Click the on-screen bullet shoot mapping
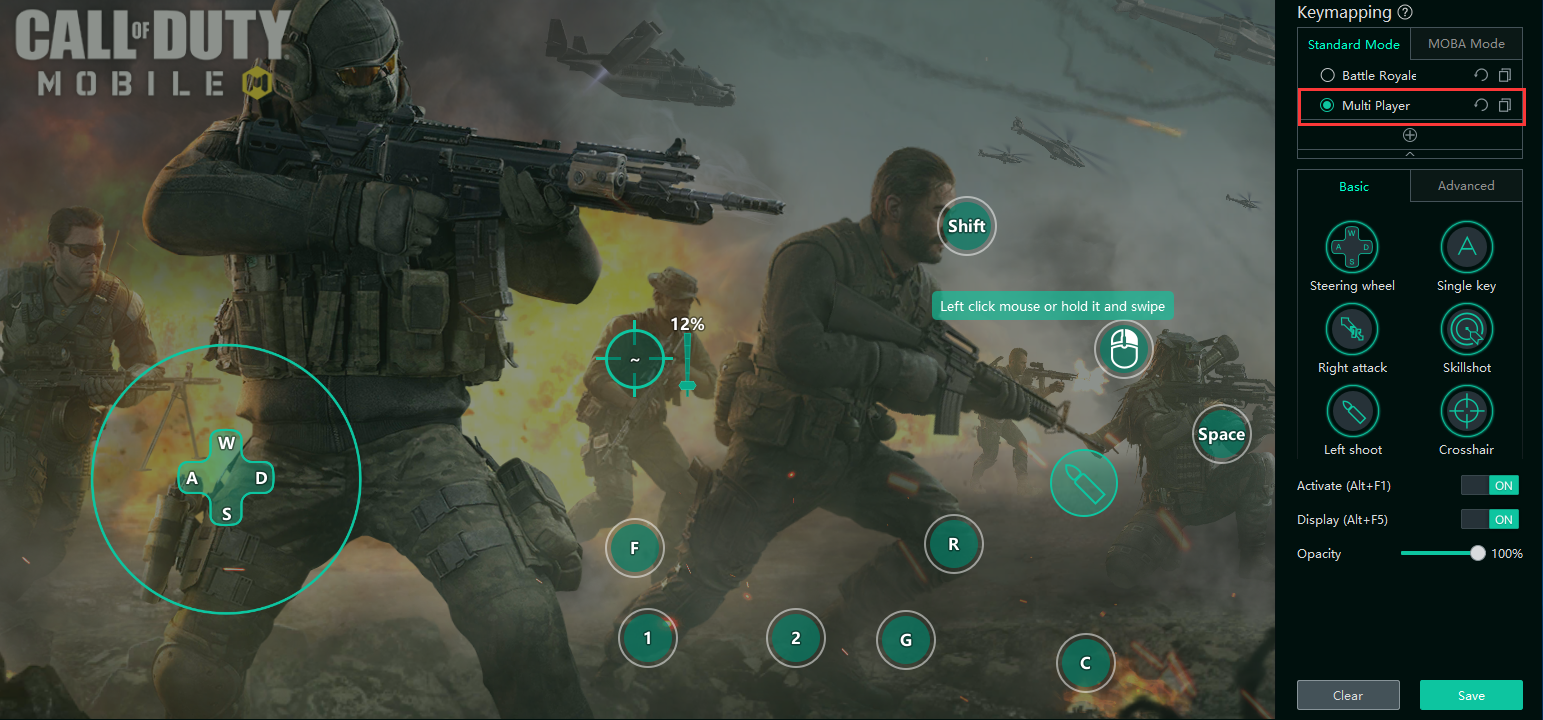 [1083, 484]
